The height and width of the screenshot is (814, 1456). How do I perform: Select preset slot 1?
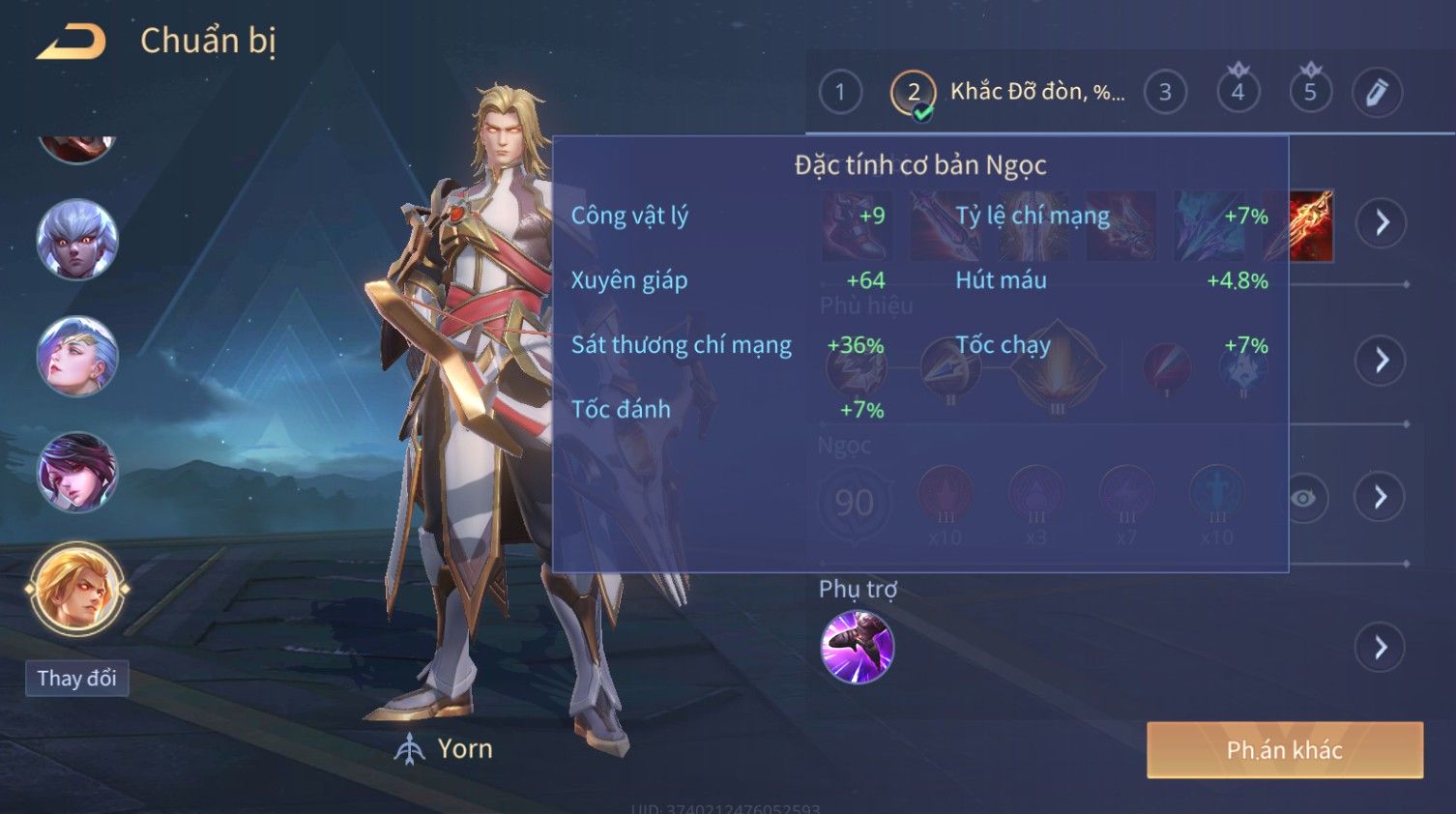[839, 93]
